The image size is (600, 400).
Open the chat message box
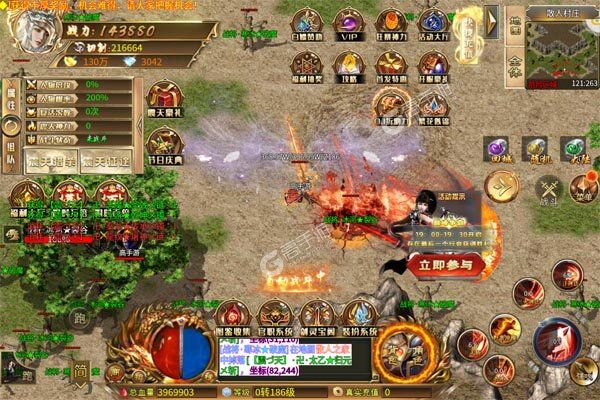point(292,356)
